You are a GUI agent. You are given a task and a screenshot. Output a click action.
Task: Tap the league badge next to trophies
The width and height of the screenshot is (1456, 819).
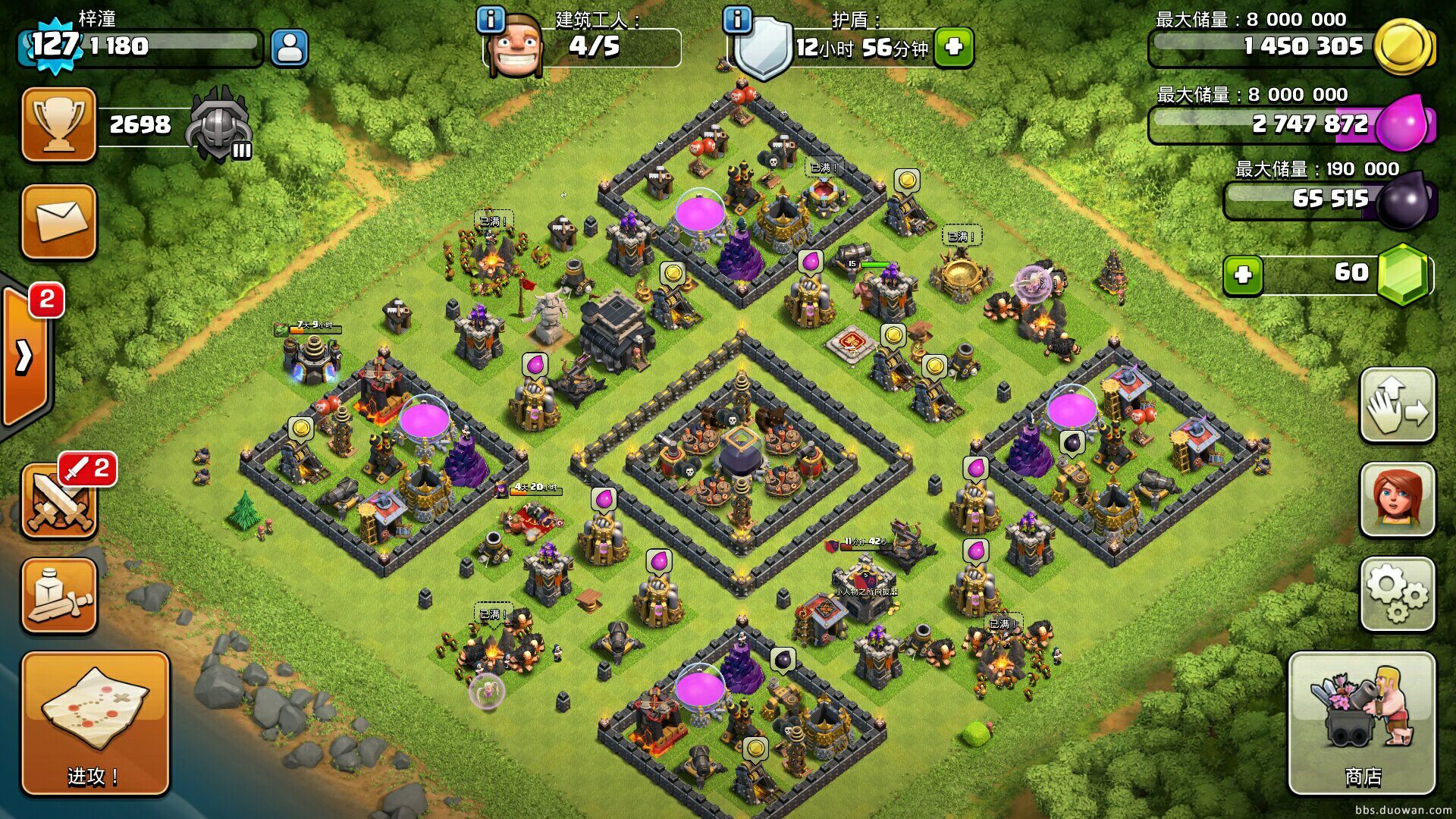tap(219, 125)
